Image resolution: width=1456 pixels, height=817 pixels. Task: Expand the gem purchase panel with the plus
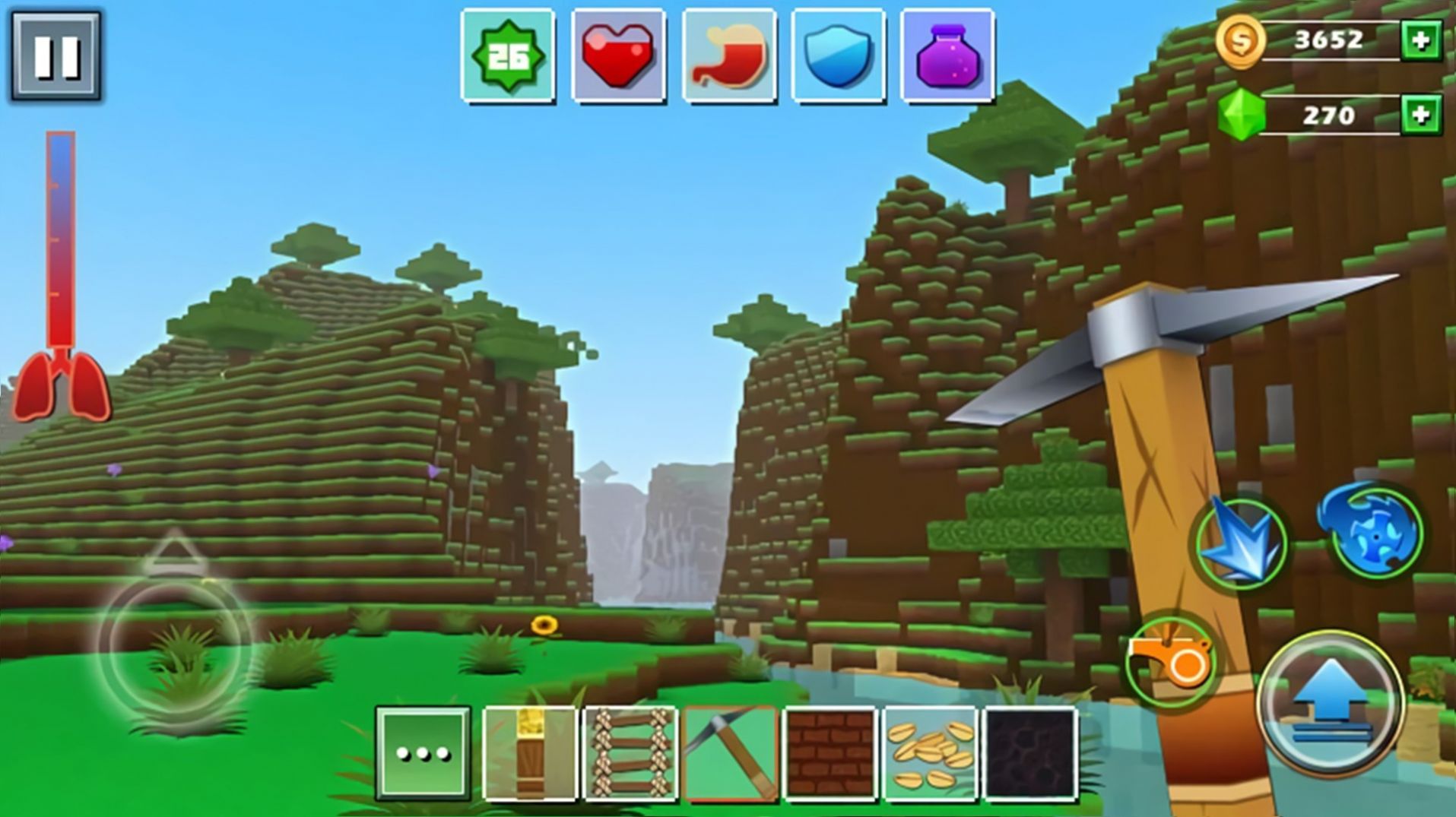tap(1423, 116)
